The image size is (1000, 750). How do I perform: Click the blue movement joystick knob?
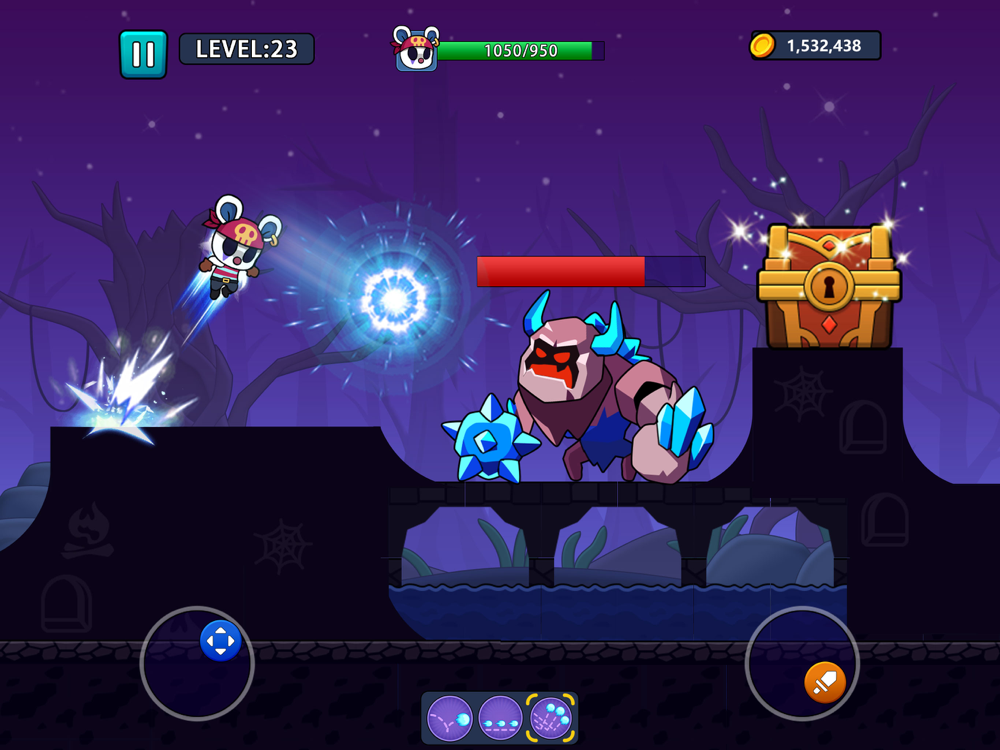point(220,640)
